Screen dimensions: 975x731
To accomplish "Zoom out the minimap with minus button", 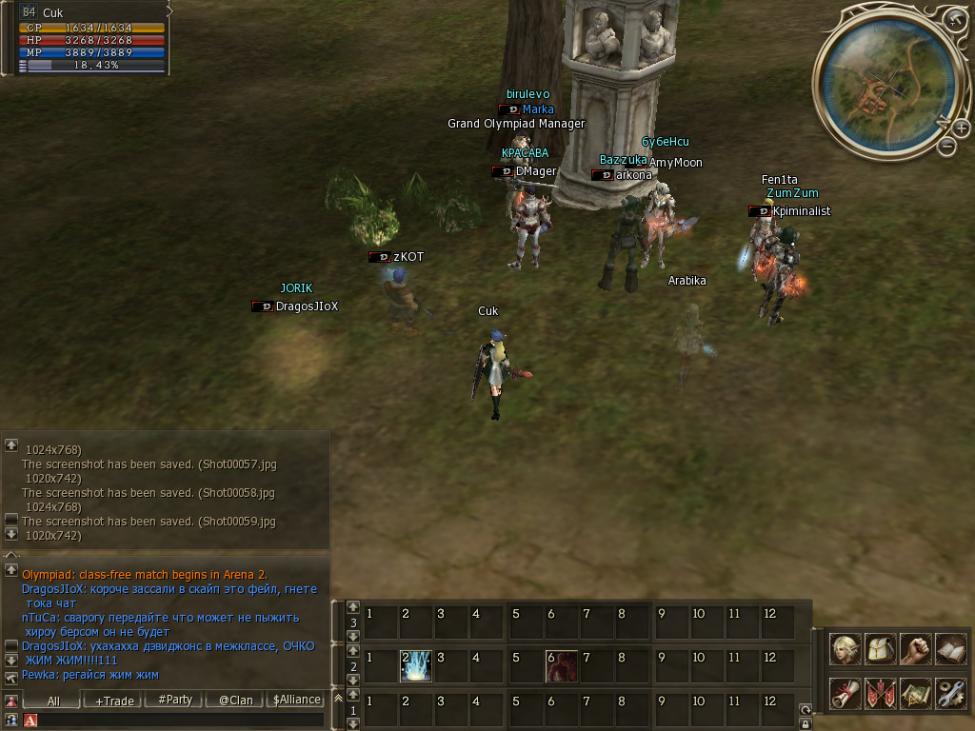I will click(947, 146).
